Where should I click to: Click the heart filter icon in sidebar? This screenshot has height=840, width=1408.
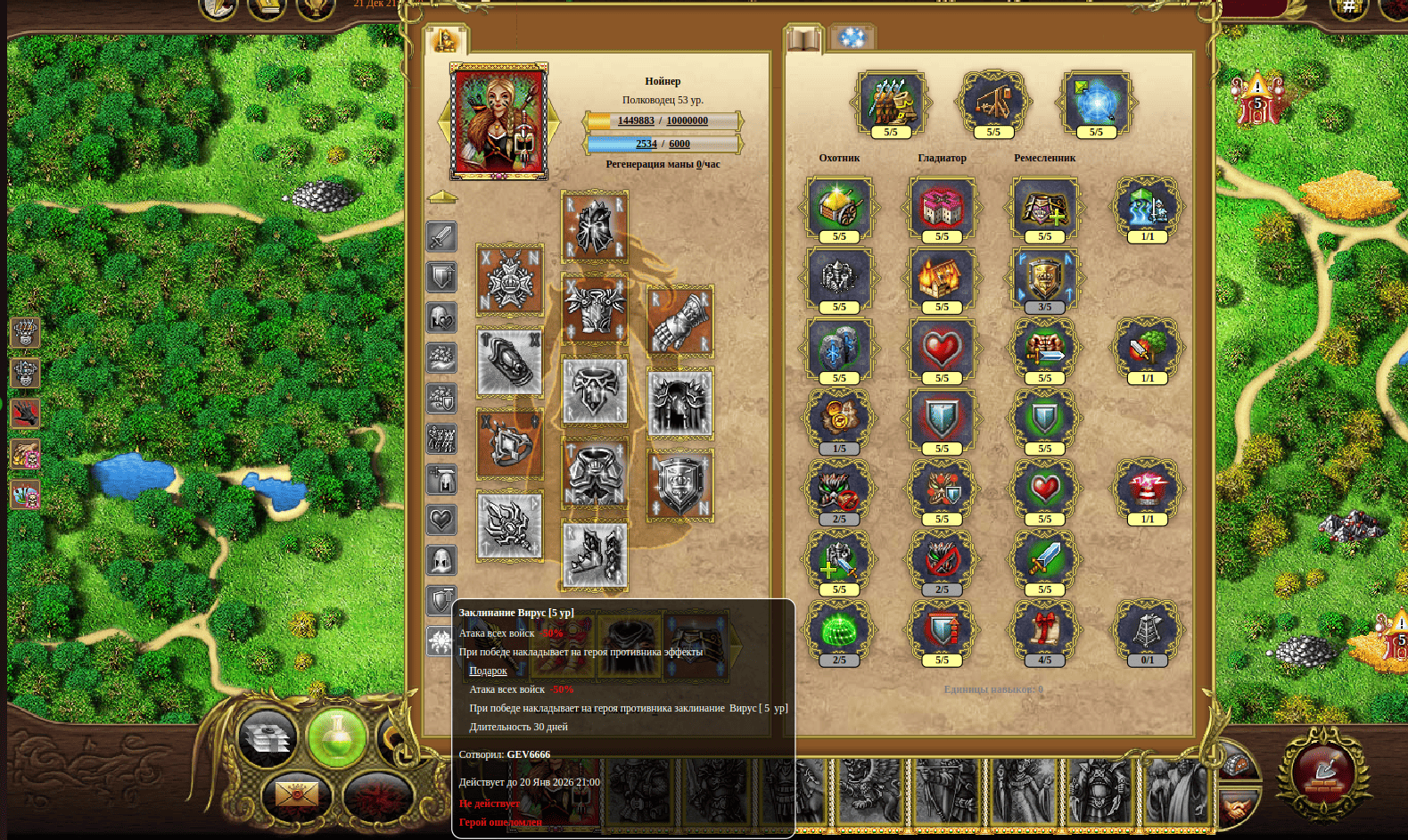point(441,519)
